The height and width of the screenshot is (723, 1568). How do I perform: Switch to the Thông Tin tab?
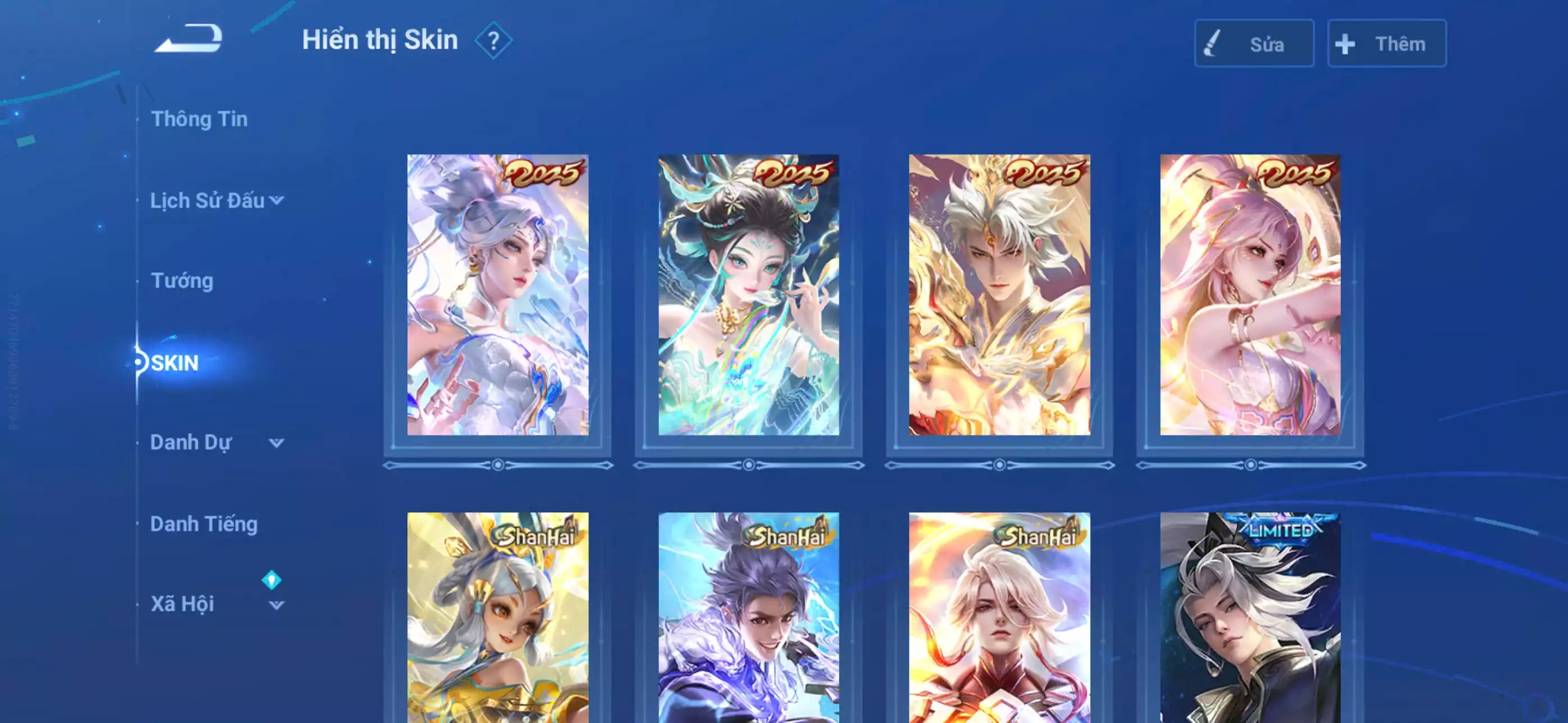[x=200, y=119]
